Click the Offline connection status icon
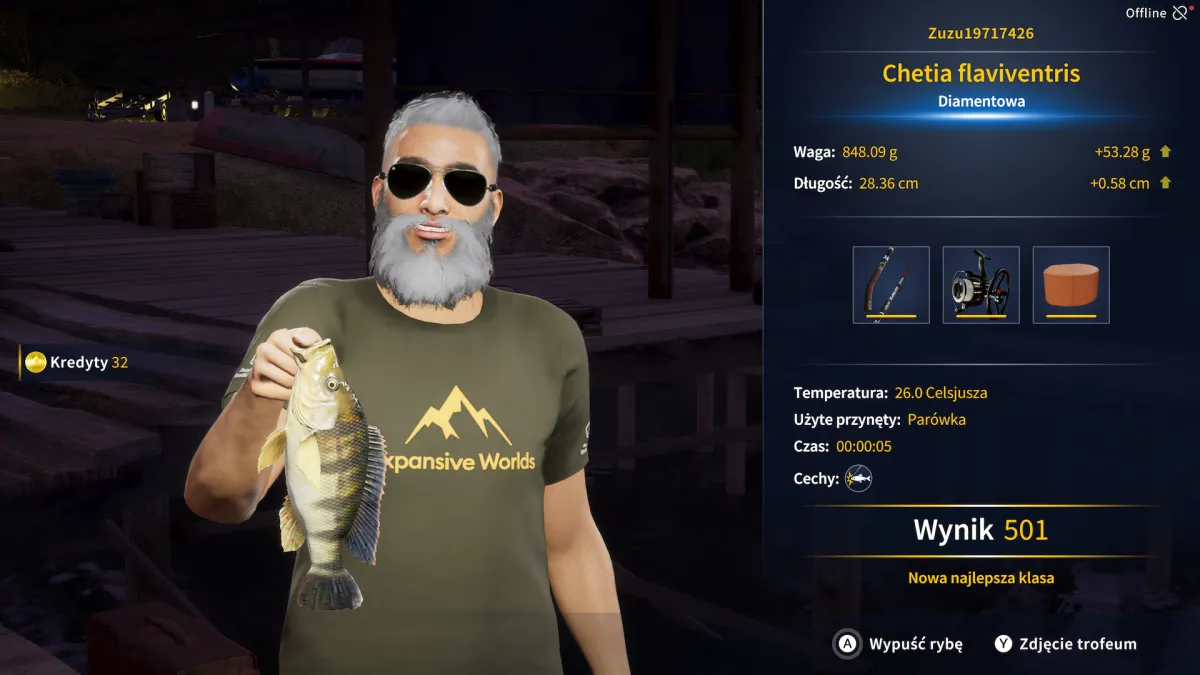 1180,13
